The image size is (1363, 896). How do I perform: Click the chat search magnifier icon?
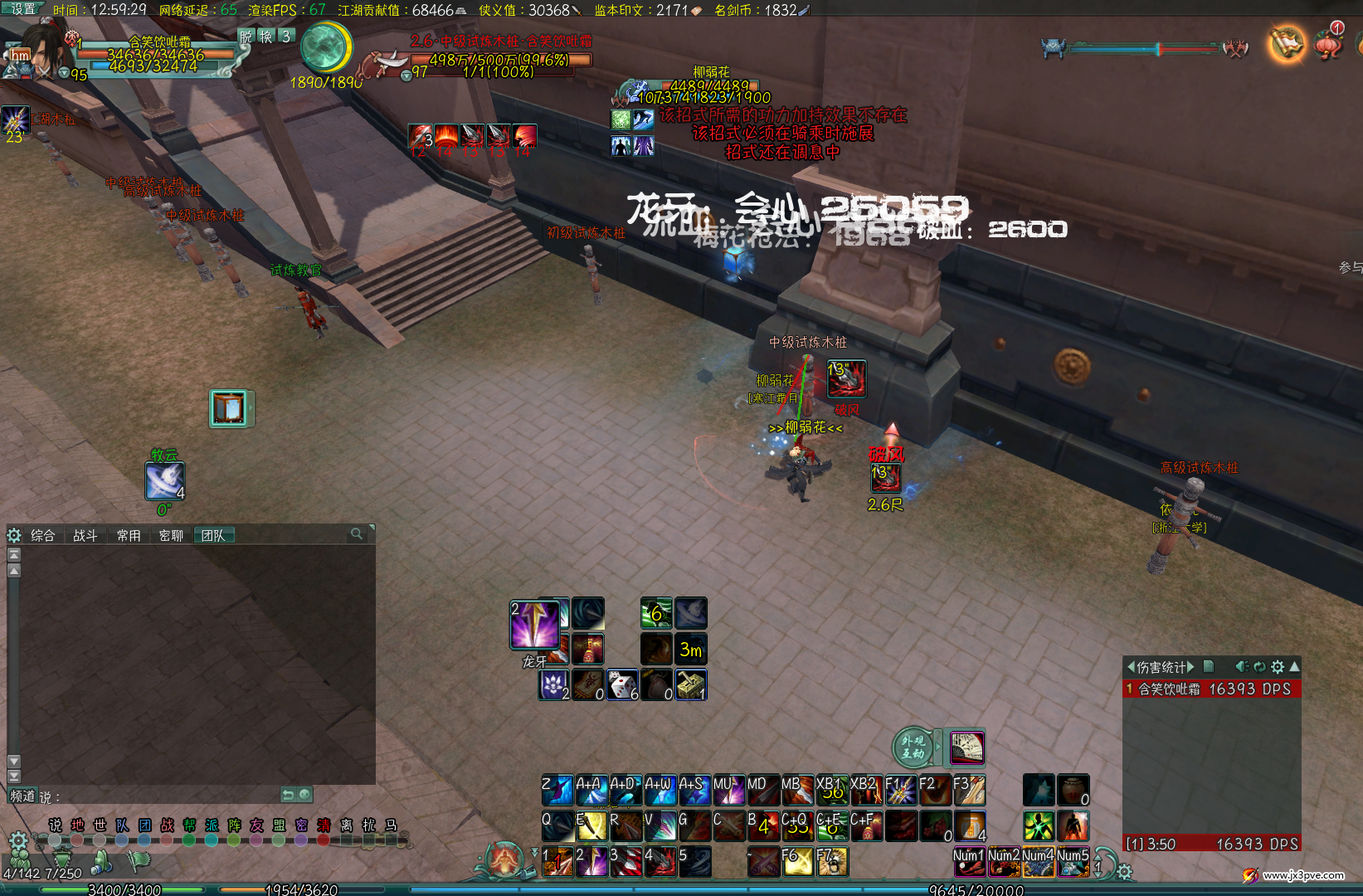click(357, 534)
